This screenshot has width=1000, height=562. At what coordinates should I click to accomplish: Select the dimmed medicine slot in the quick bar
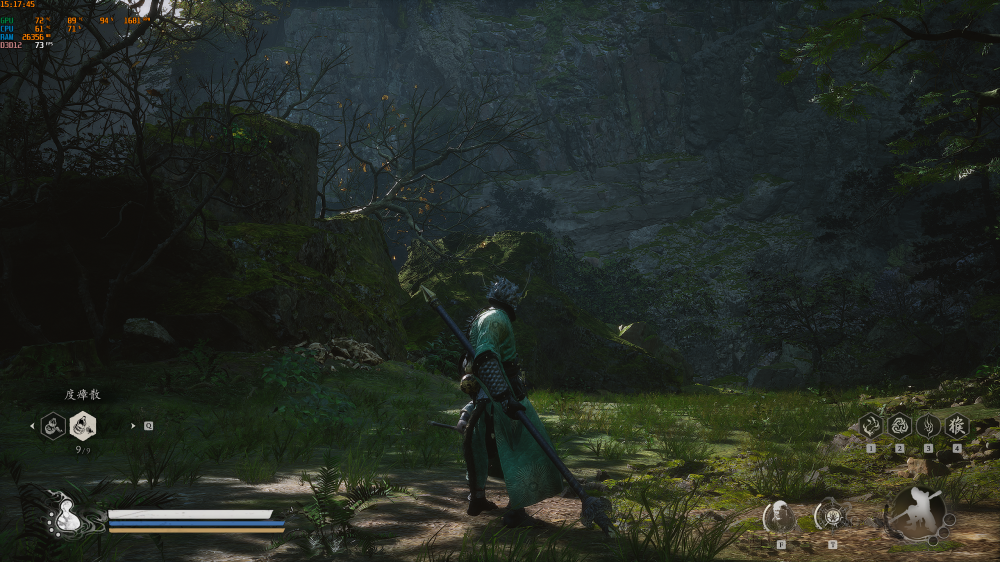coord(53,426)
